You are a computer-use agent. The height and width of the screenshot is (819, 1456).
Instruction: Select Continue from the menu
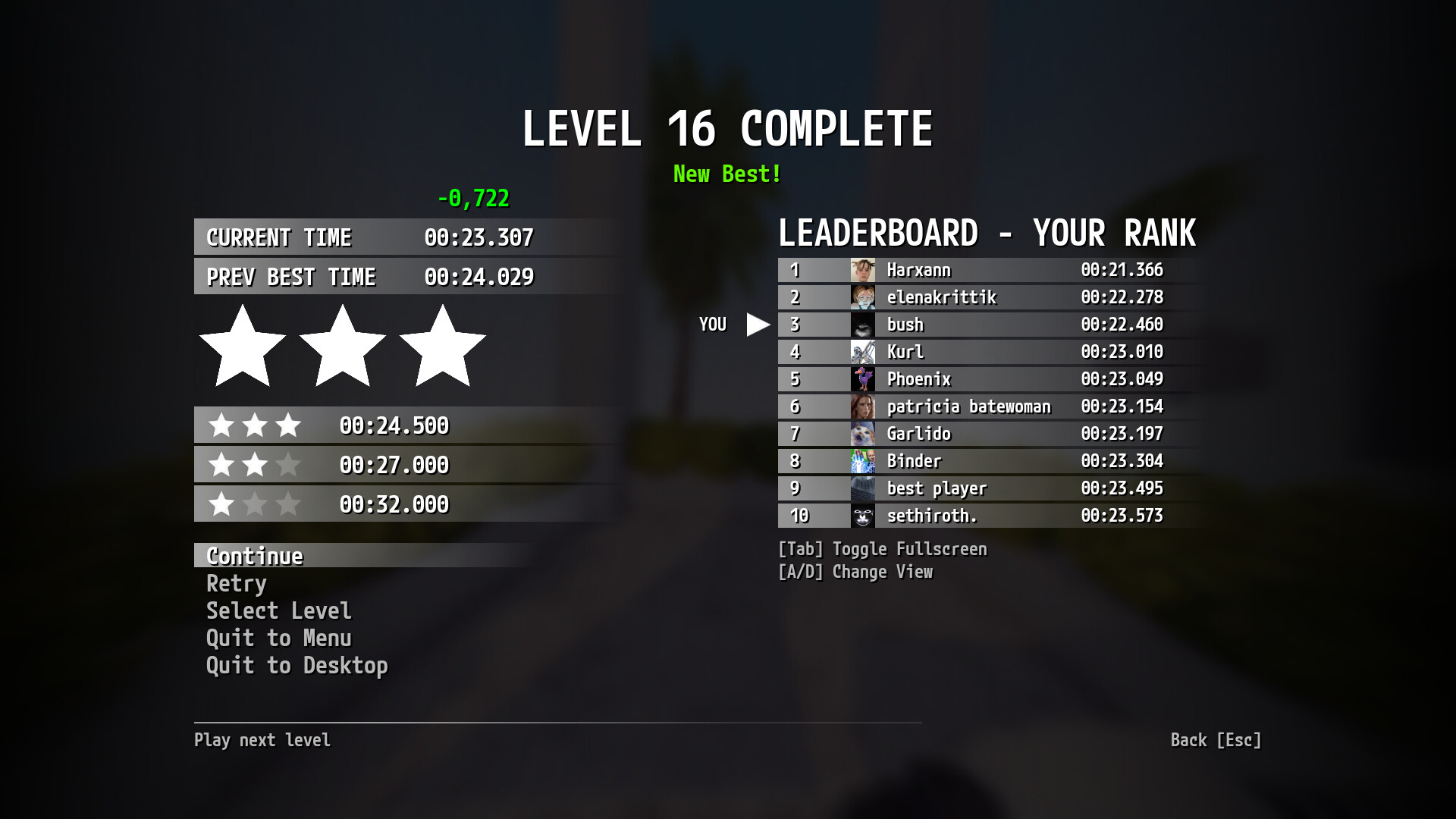tap(253, 556)
